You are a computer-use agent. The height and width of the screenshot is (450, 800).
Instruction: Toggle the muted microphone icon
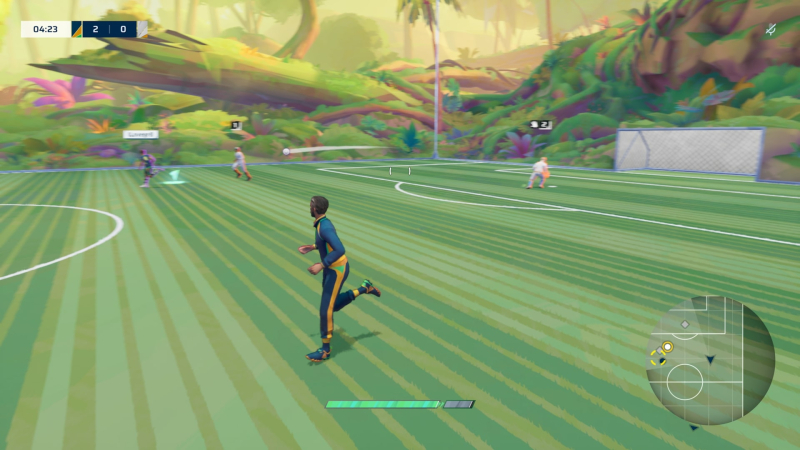[x=771, y=30]
